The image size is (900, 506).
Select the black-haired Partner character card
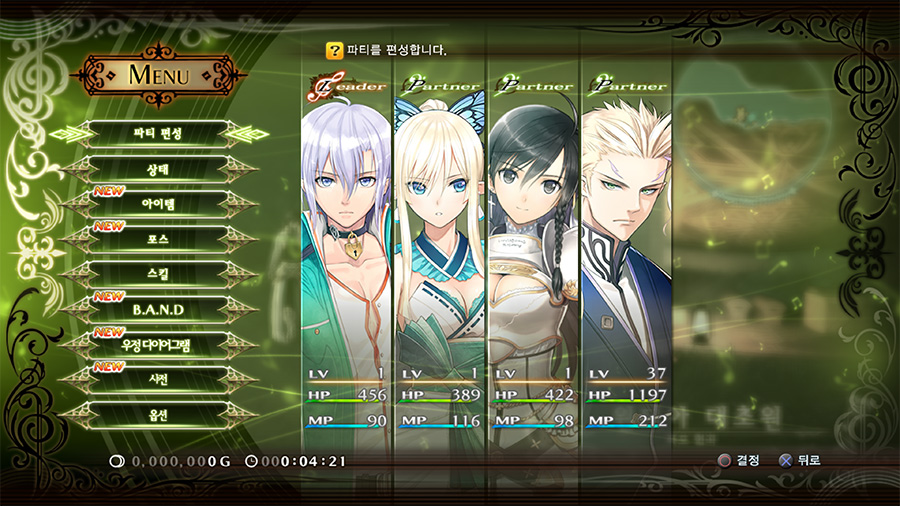(533, 250)
